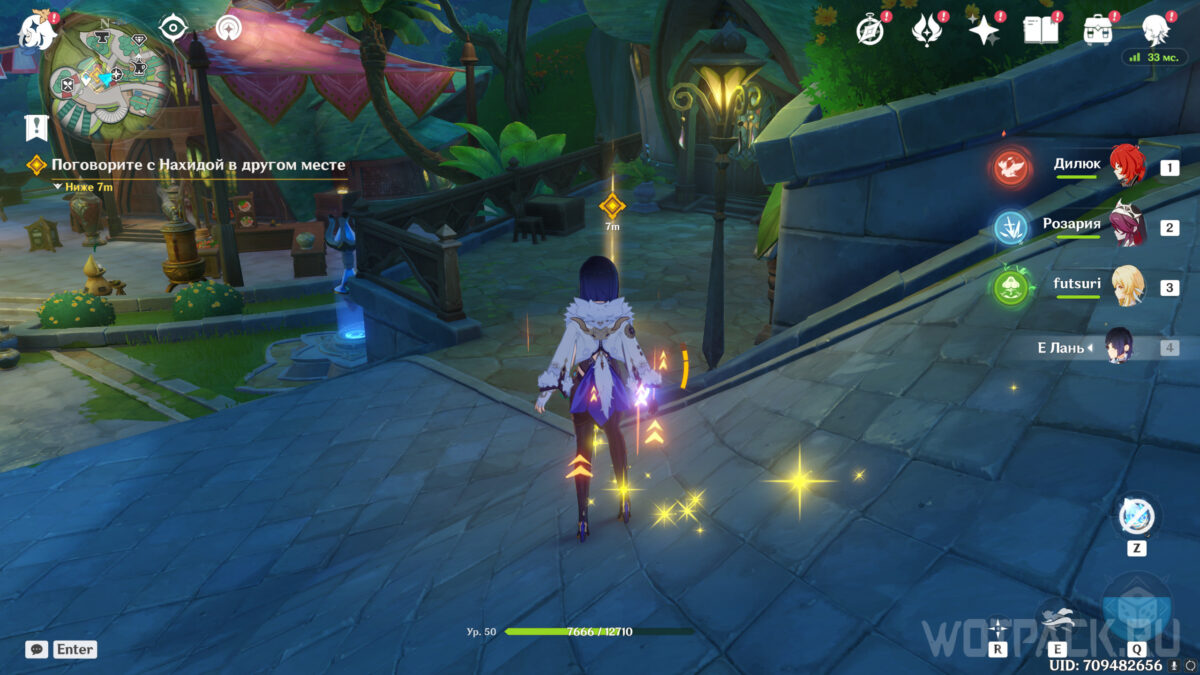Open the chat box button
The height and width of the screenshot is (675, 1200).
(37, 649)
